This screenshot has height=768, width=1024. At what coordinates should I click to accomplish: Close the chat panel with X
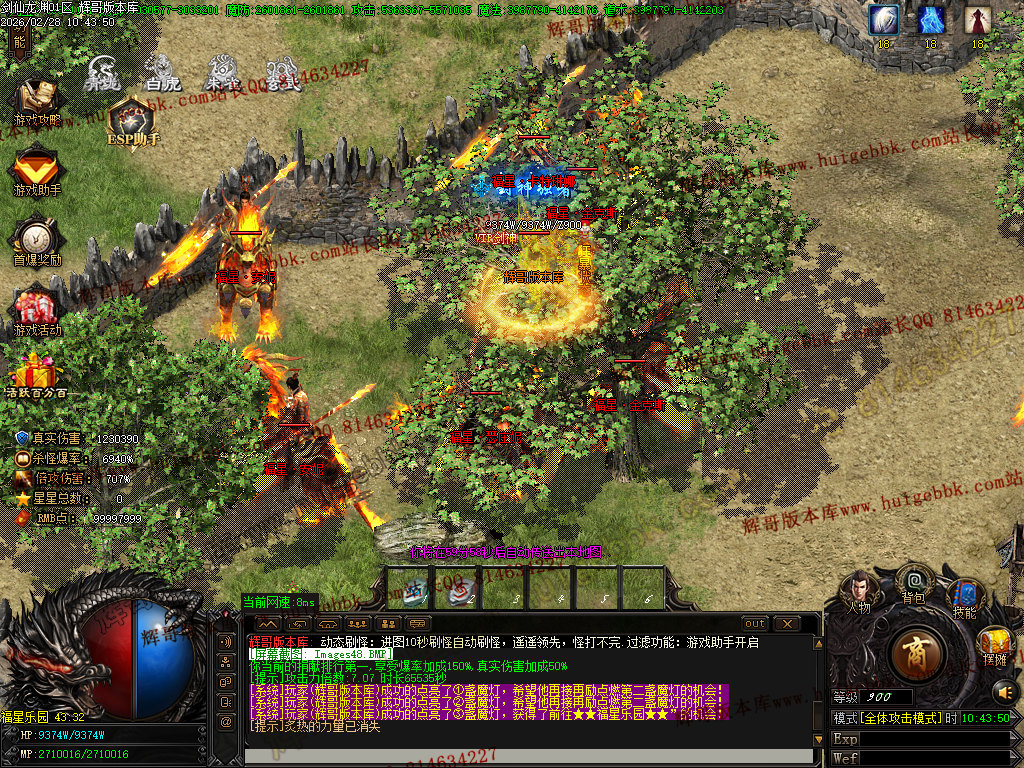[787, 624]
